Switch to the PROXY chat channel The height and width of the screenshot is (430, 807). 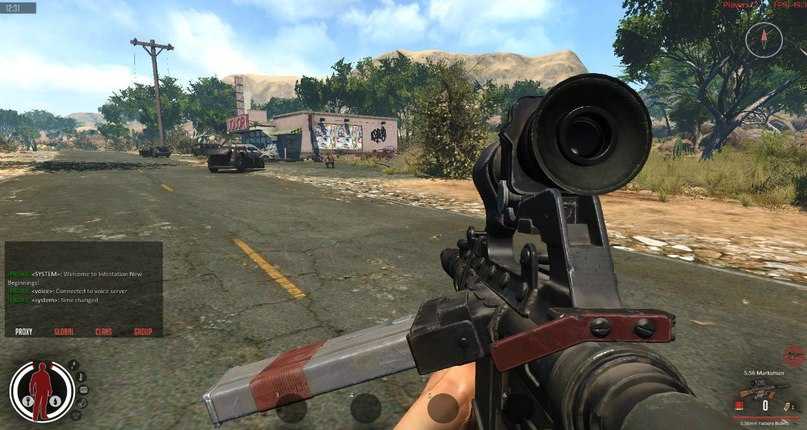pos(24,331)
